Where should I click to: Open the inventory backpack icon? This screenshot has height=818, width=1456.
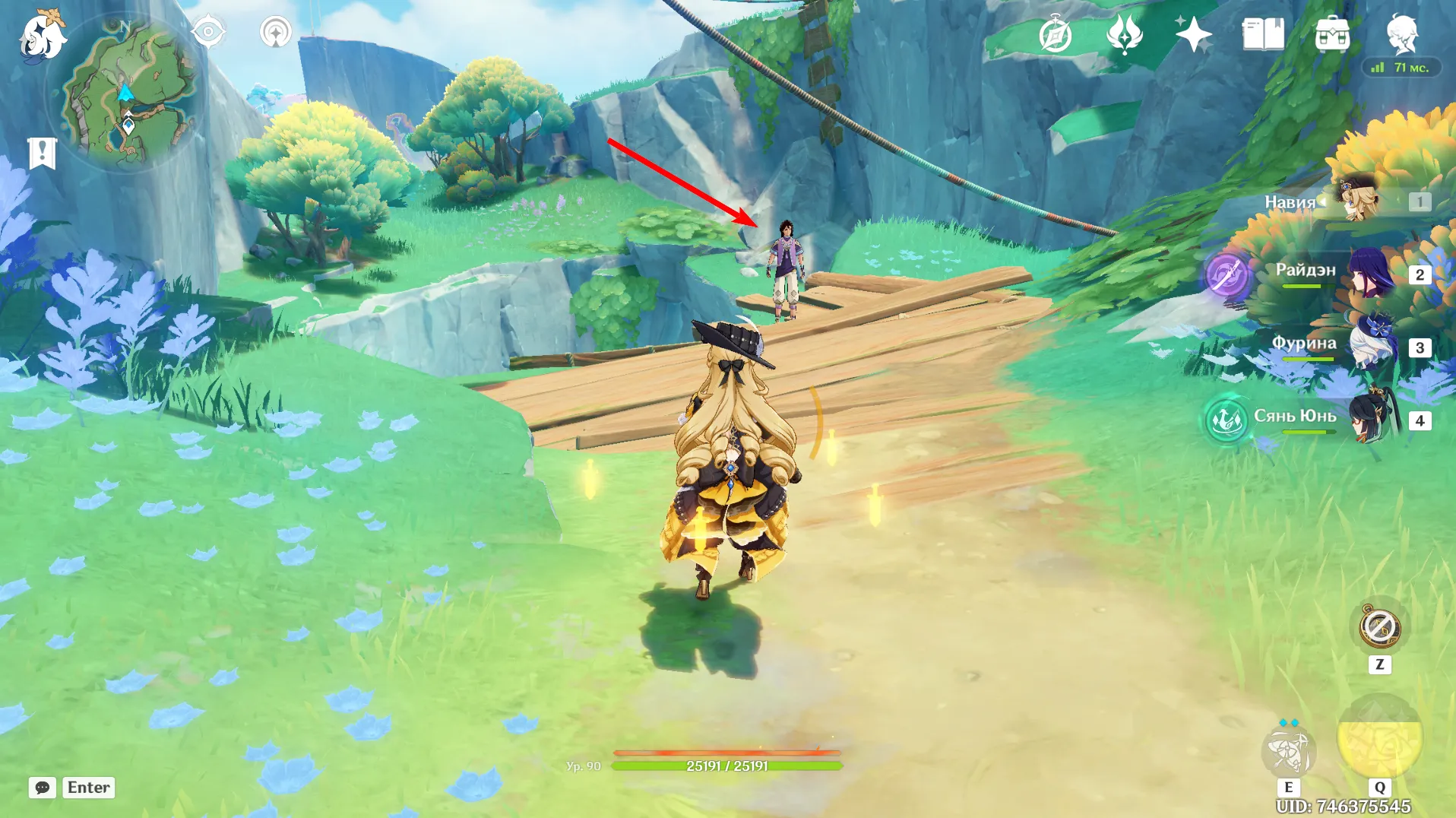point(1334,34)
